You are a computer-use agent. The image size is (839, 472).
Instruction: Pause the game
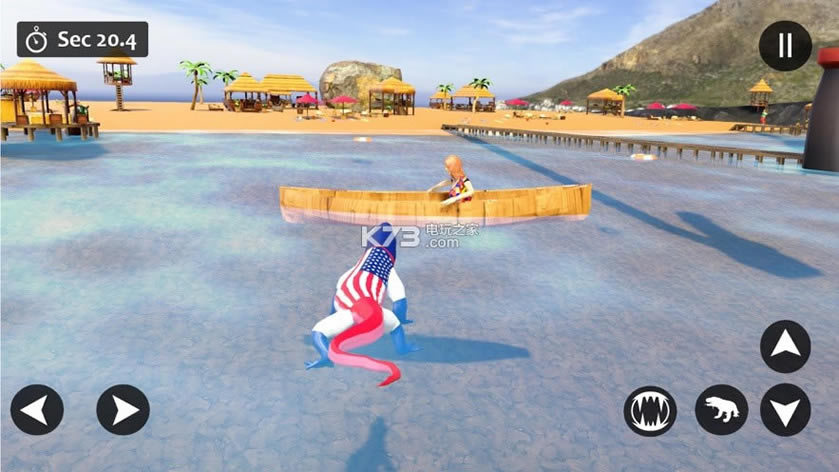click(x=785, y=46)
